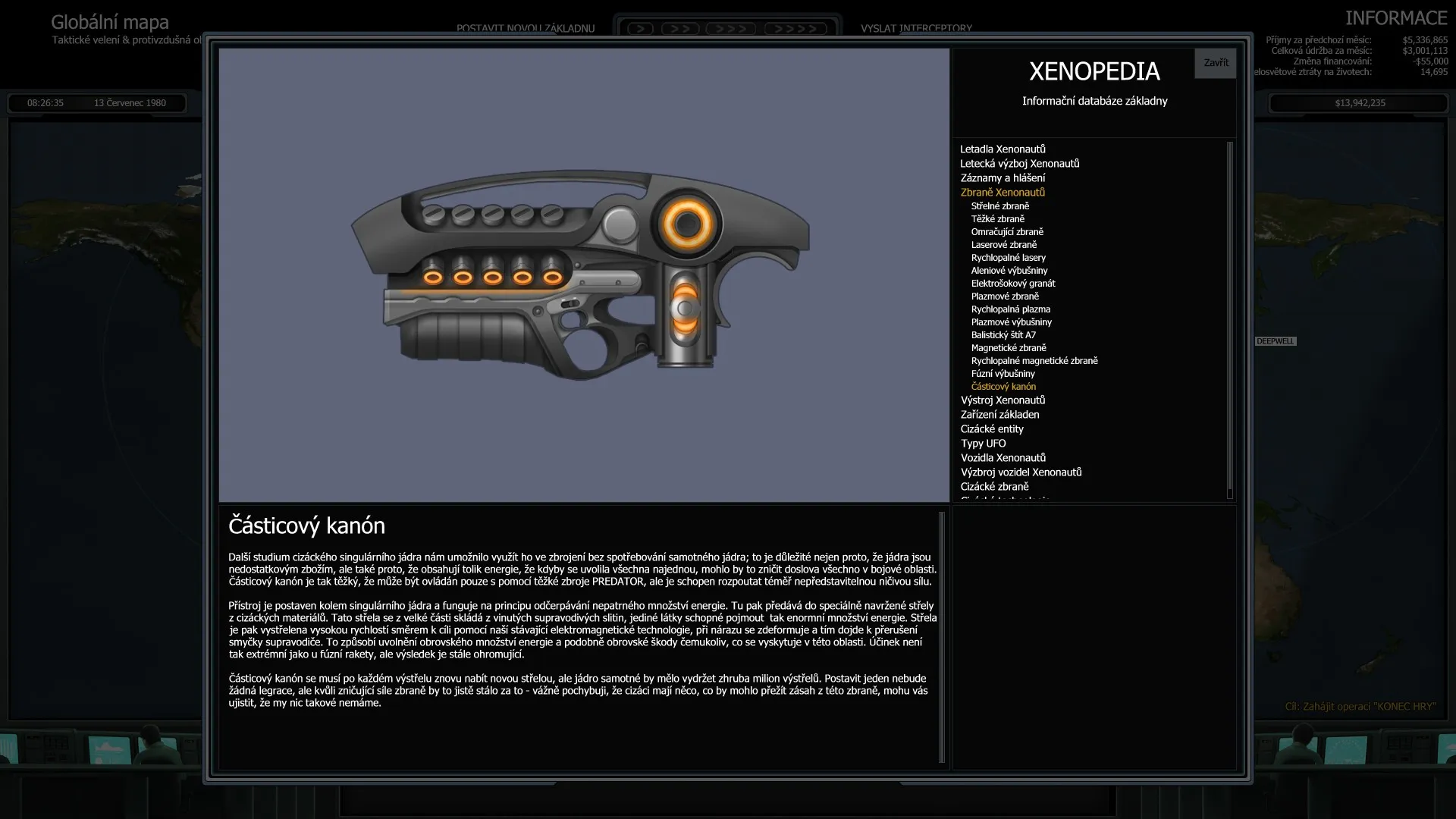View the Balistický štít A7 entry

click(x=1003, y=334)
